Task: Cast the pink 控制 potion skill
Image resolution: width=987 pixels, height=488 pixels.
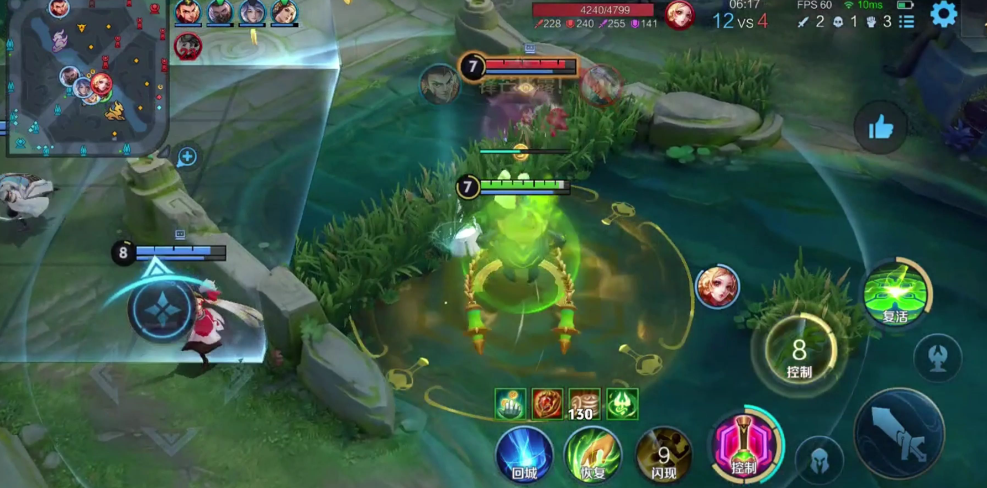Action: (744, 450)
